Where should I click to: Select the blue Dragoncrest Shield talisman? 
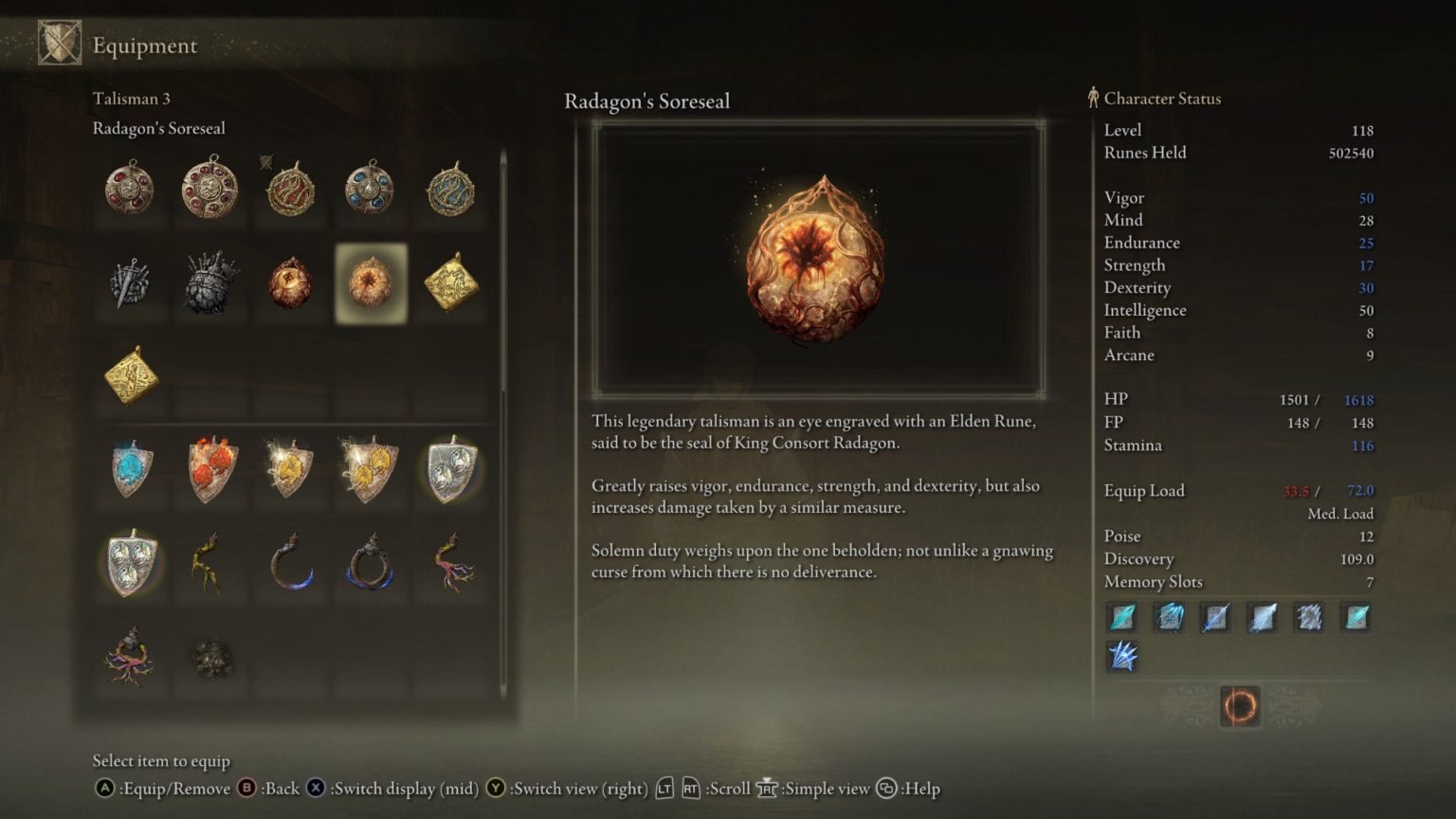pyautogui.click(x=130, y=469)
